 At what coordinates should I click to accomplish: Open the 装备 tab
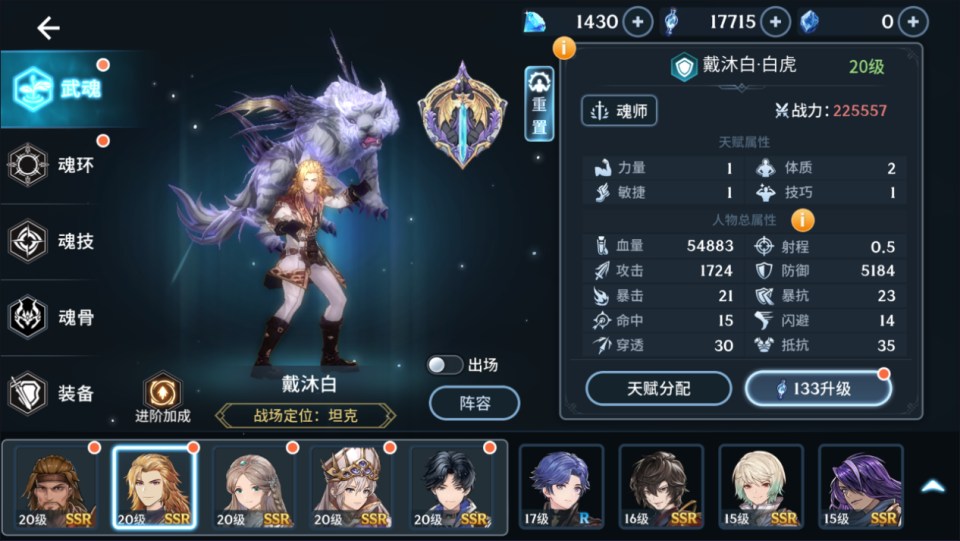(x=58, y=393)
